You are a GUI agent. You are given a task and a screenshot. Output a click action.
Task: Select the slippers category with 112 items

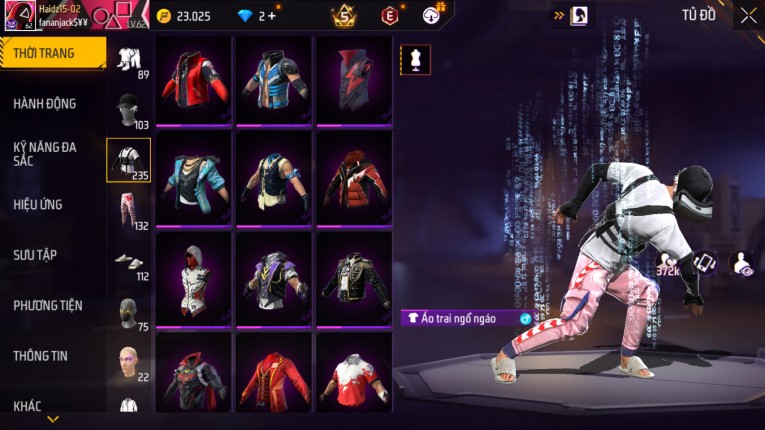(x=129, y=261)
